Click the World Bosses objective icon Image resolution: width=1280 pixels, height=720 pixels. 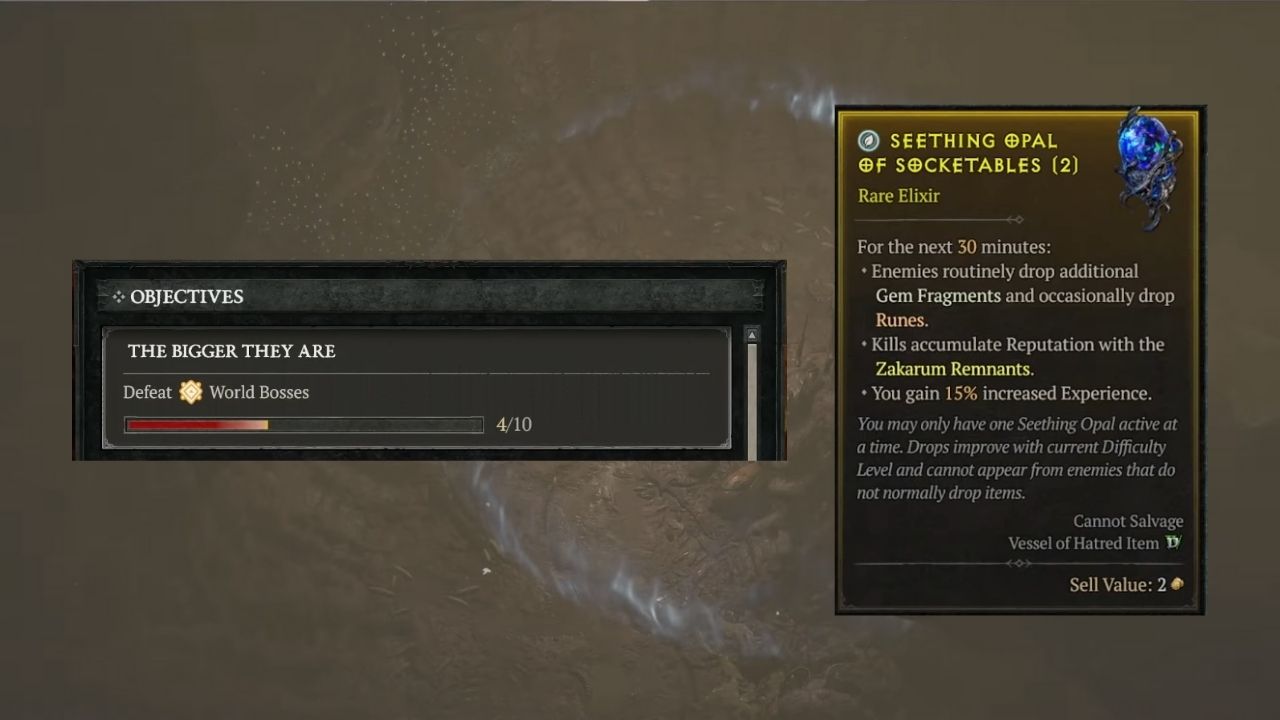[x=190, y=392]
